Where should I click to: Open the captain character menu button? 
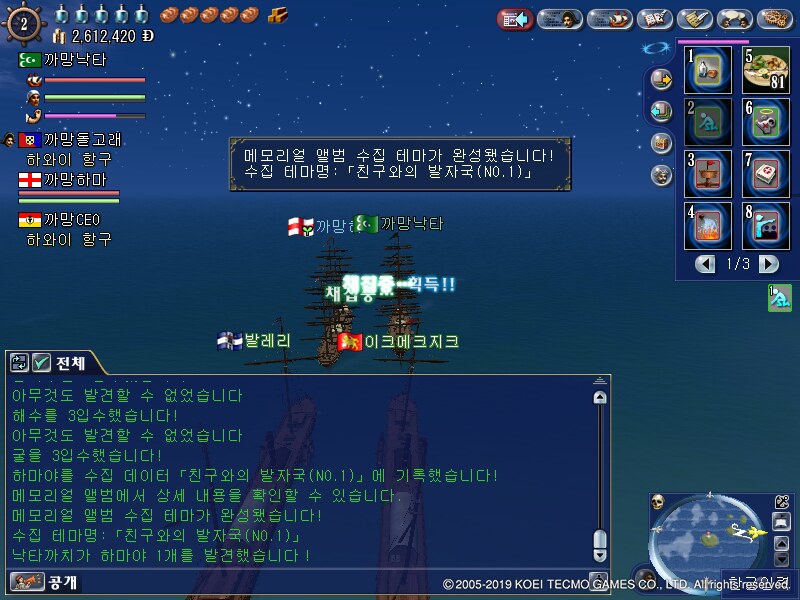[560, 19]
